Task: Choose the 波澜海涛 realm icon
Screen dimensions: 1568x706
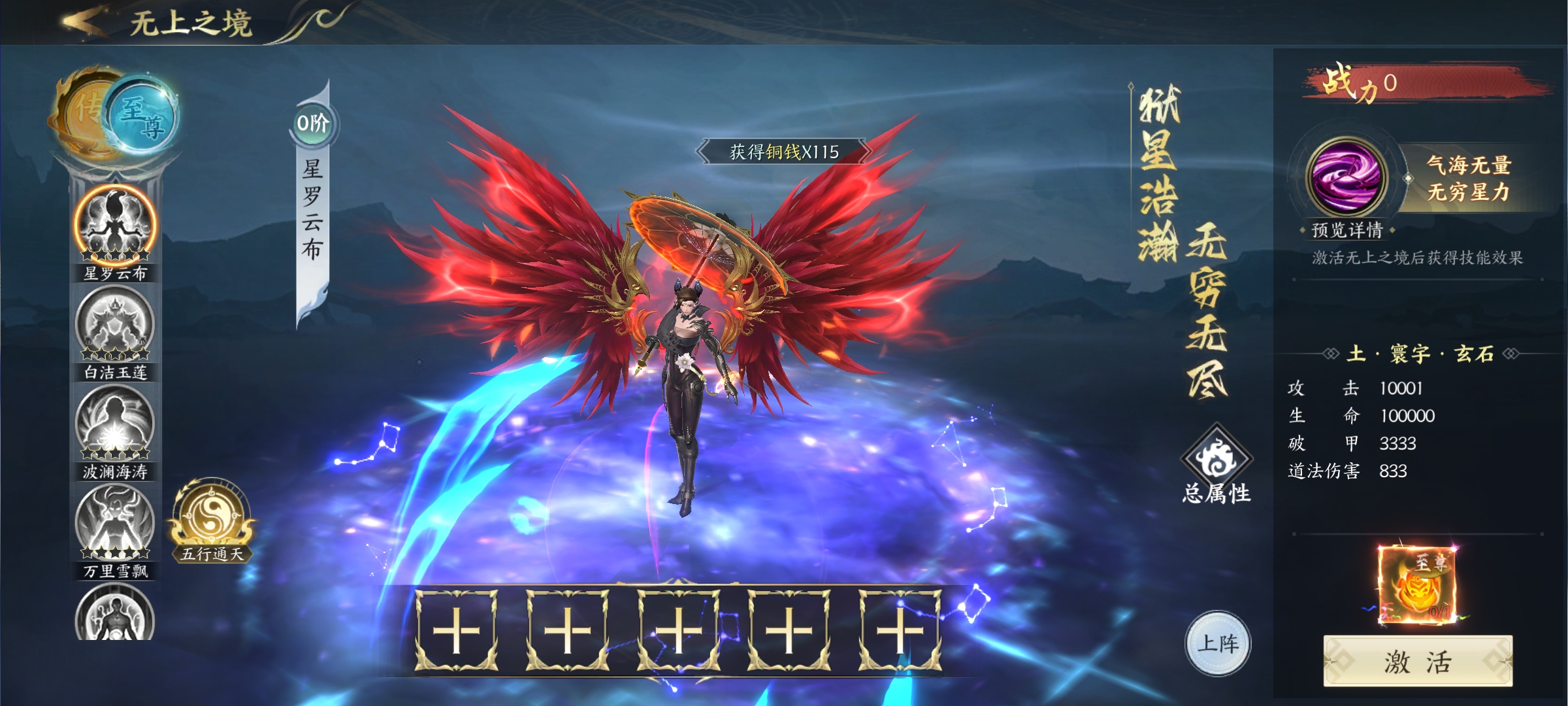Action: tap(115, 424)
